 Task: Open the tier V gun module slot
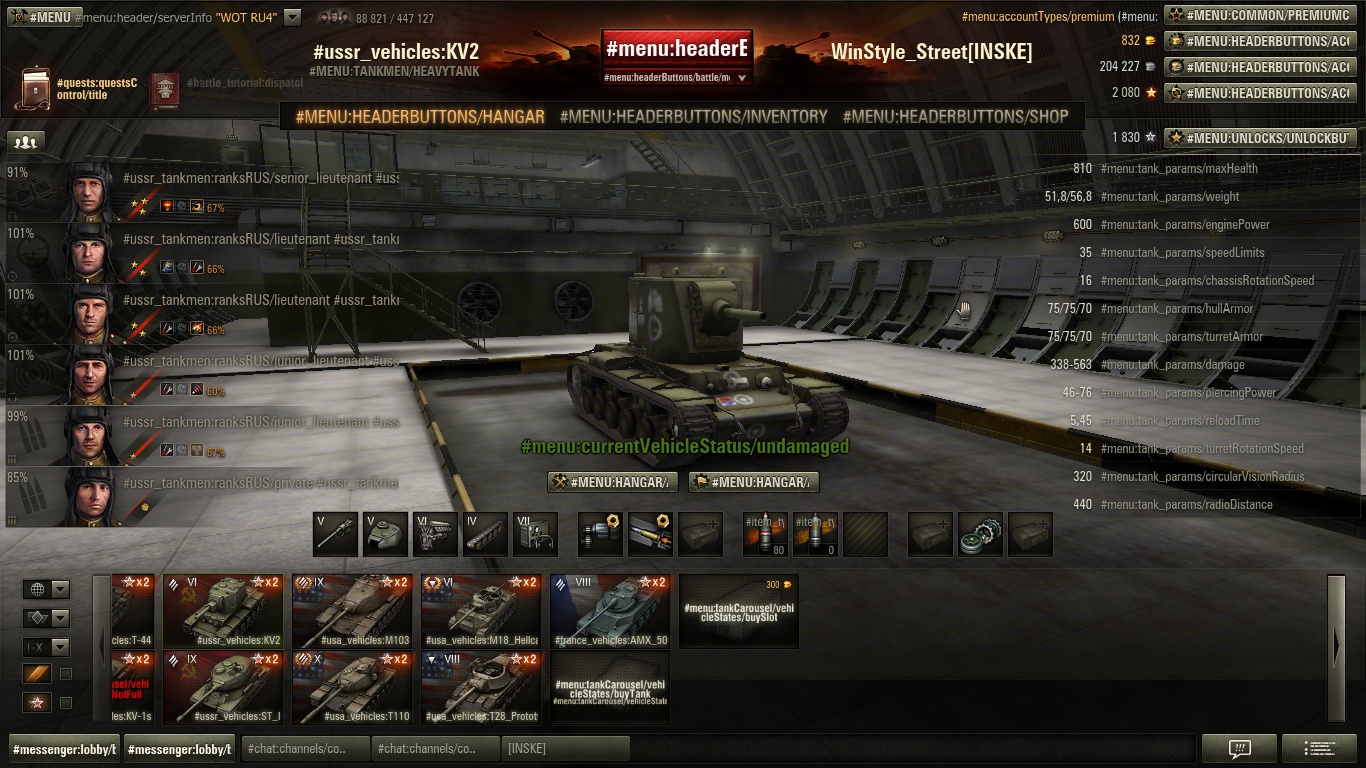coord(335,534)
